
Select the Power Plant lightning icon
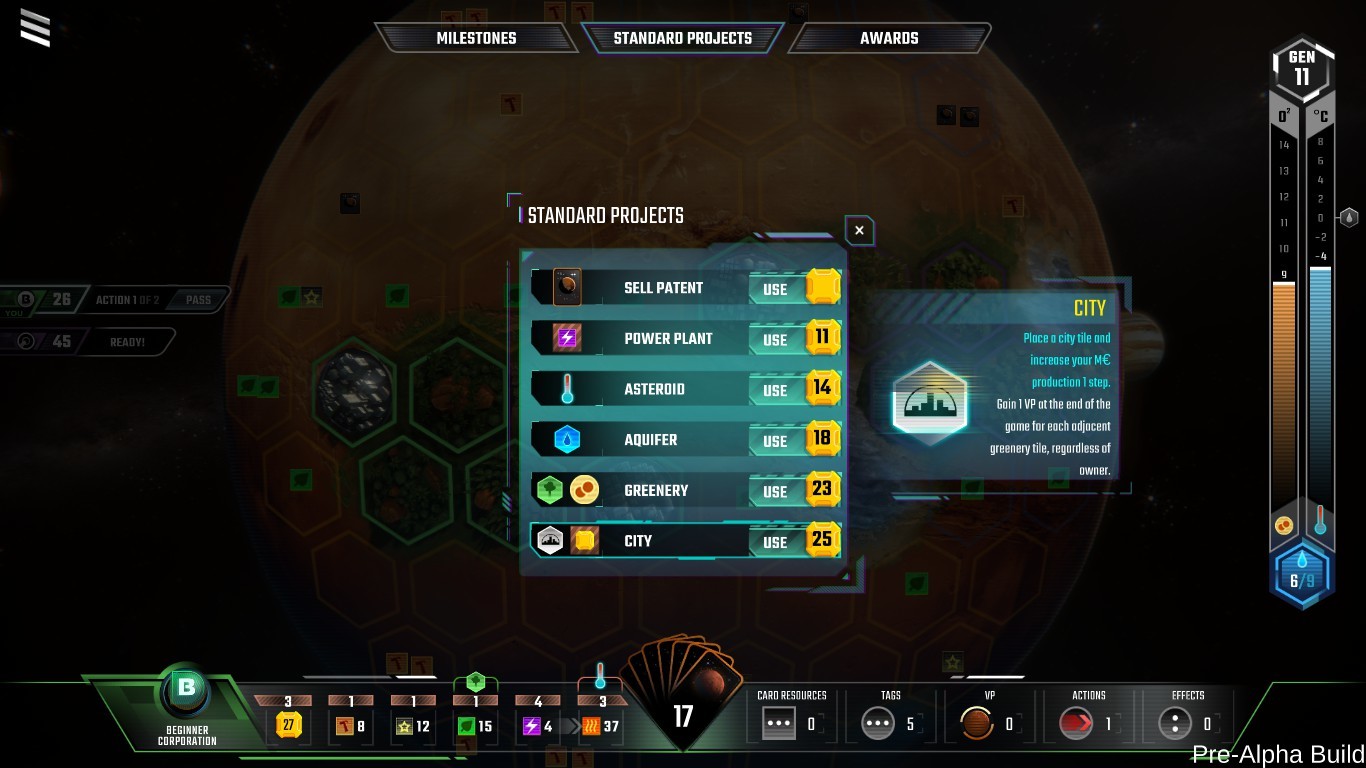(x=565, y=338)
